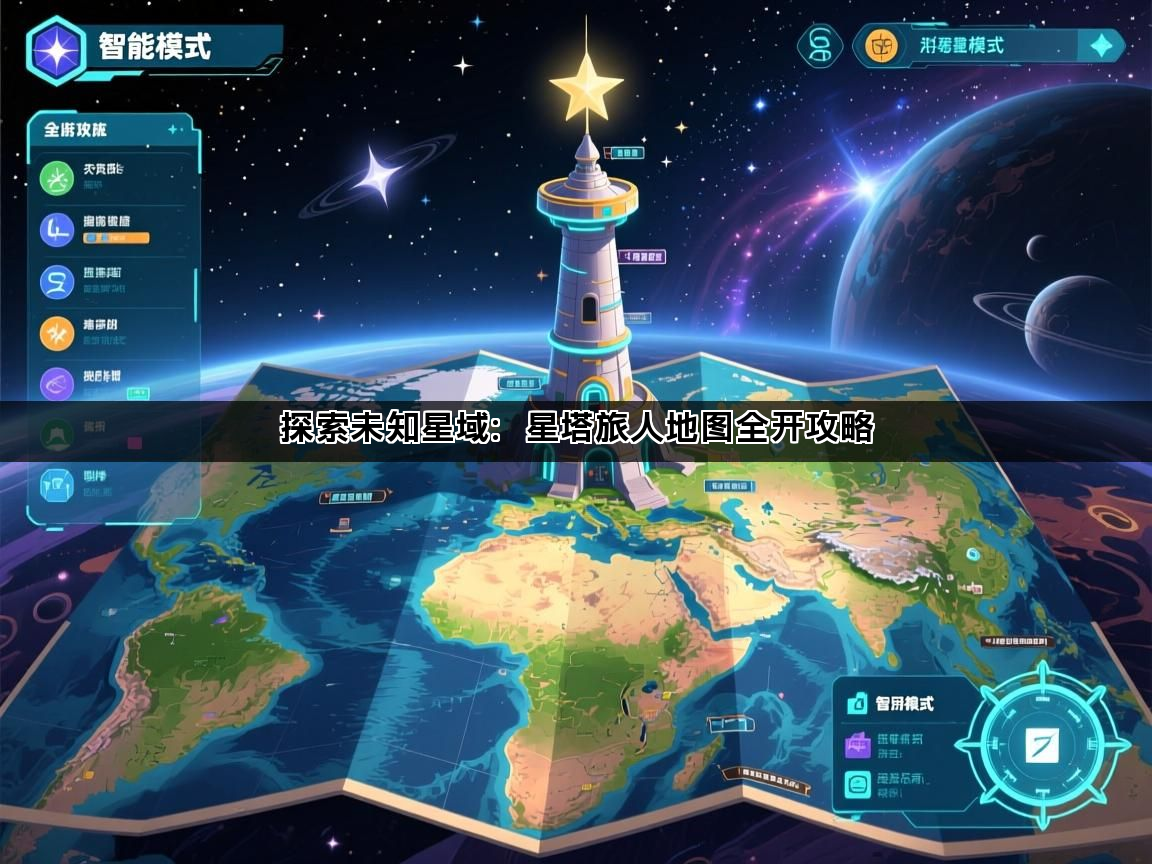Click the cyan bag icon on the lower panel header
Image resolution: width=1152 pixels, height=864 pixels.
point(857,704)
